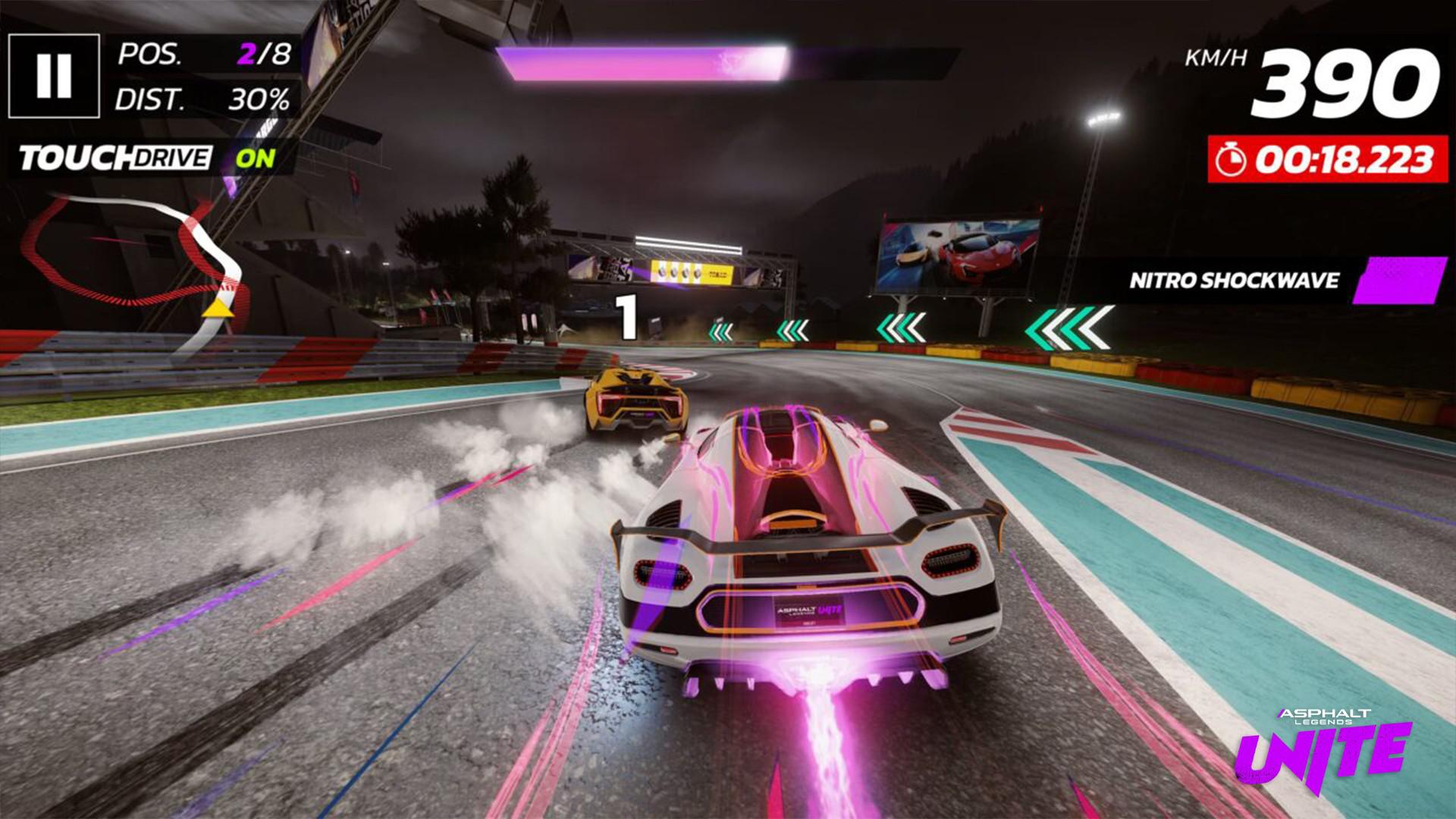Pause the race
The height and width of the screenshot is (819, 1456).
(x=54, y=76)
